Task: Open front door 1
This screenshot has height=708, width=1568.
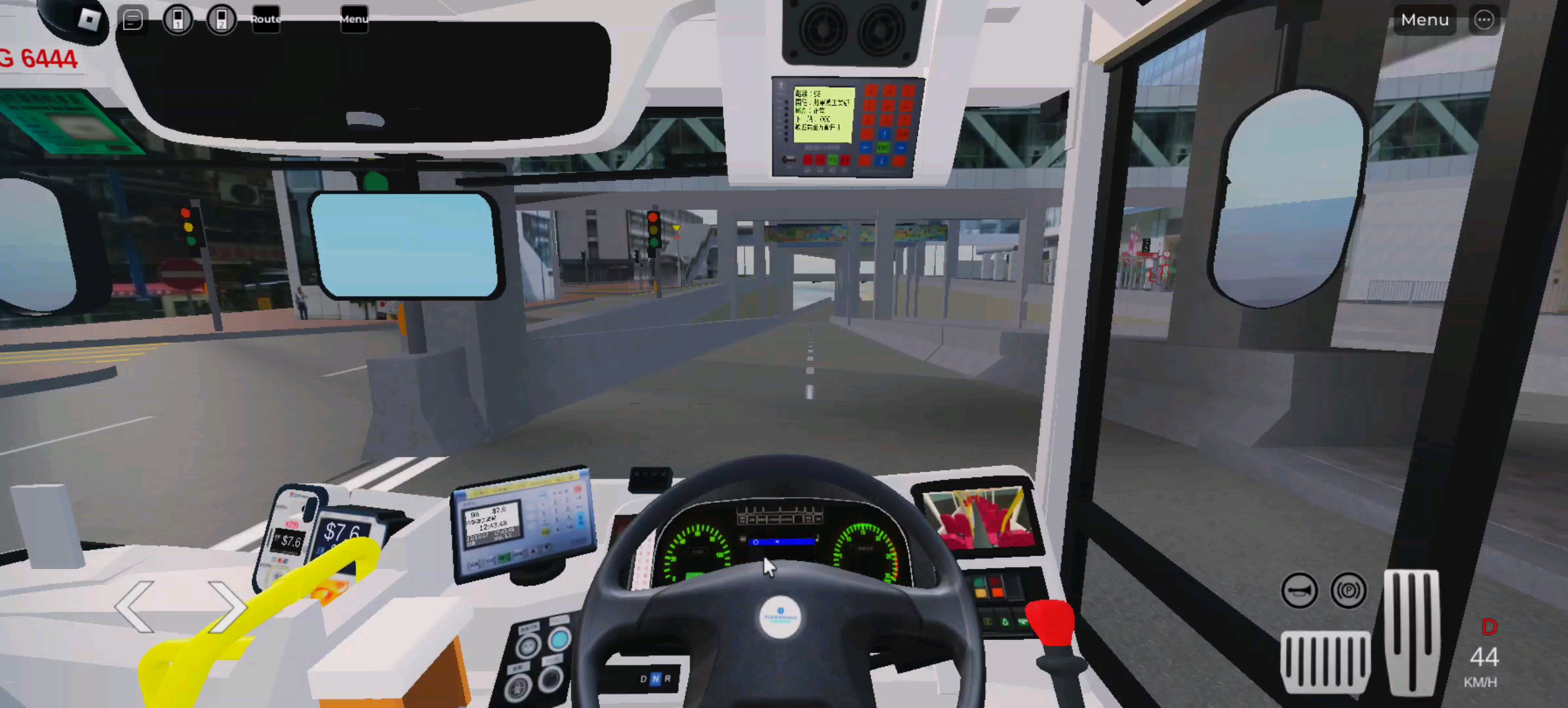Action: tap(177, 20)
